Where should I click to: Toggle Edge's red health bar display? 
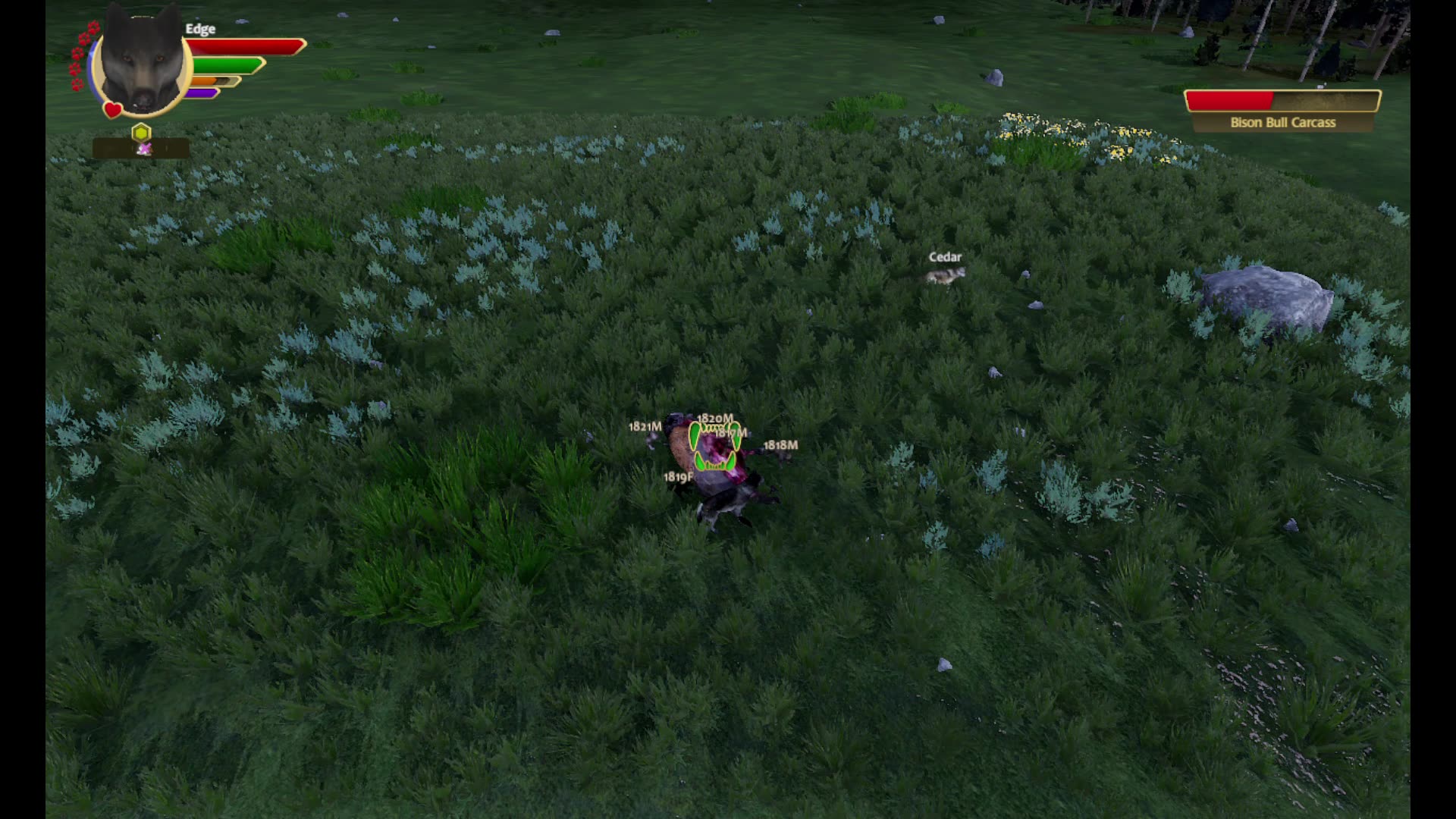click(243, 46)
